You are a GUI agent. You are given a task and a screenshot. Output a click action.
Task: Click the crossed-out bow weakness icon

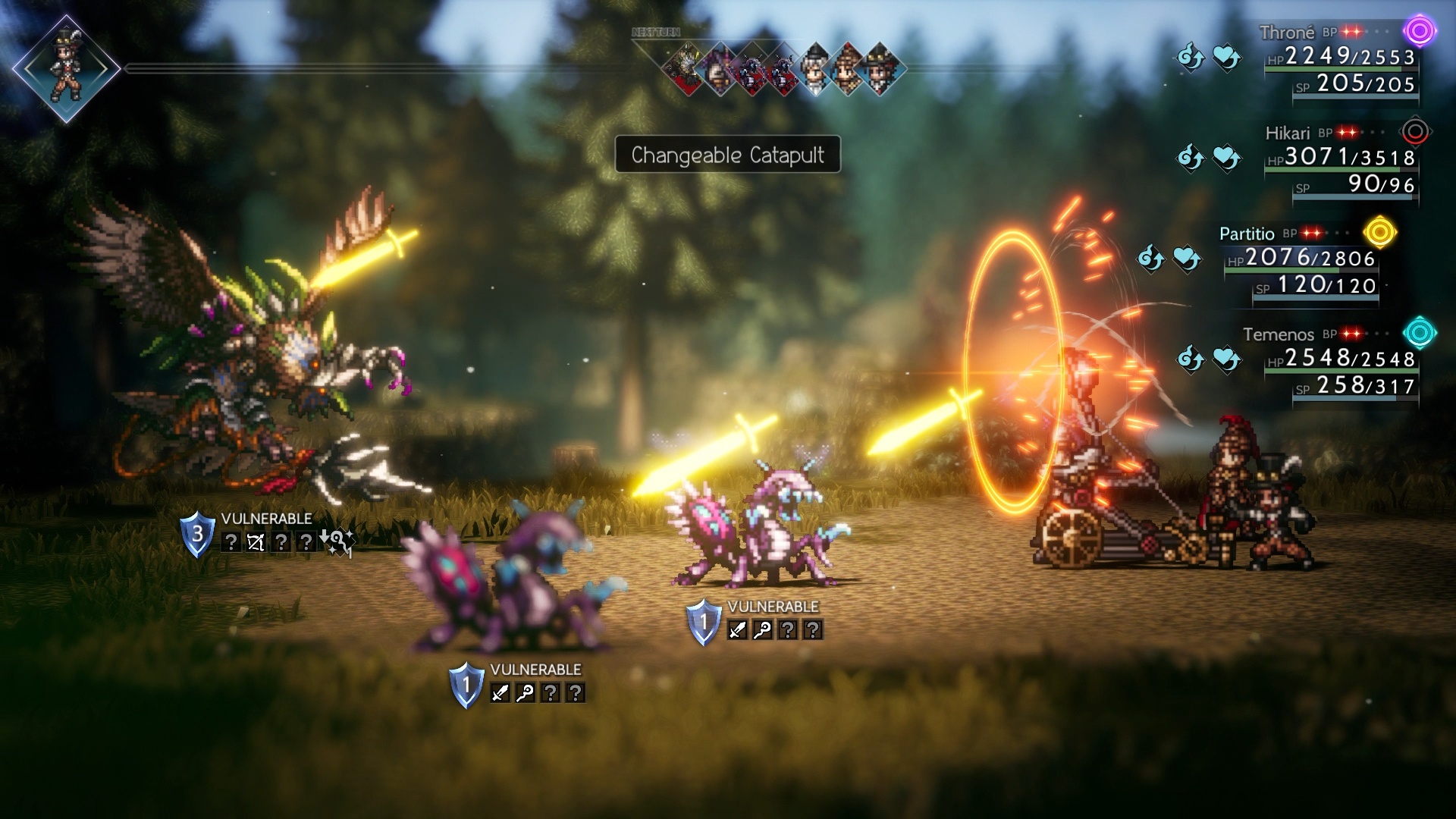[256, 542]
